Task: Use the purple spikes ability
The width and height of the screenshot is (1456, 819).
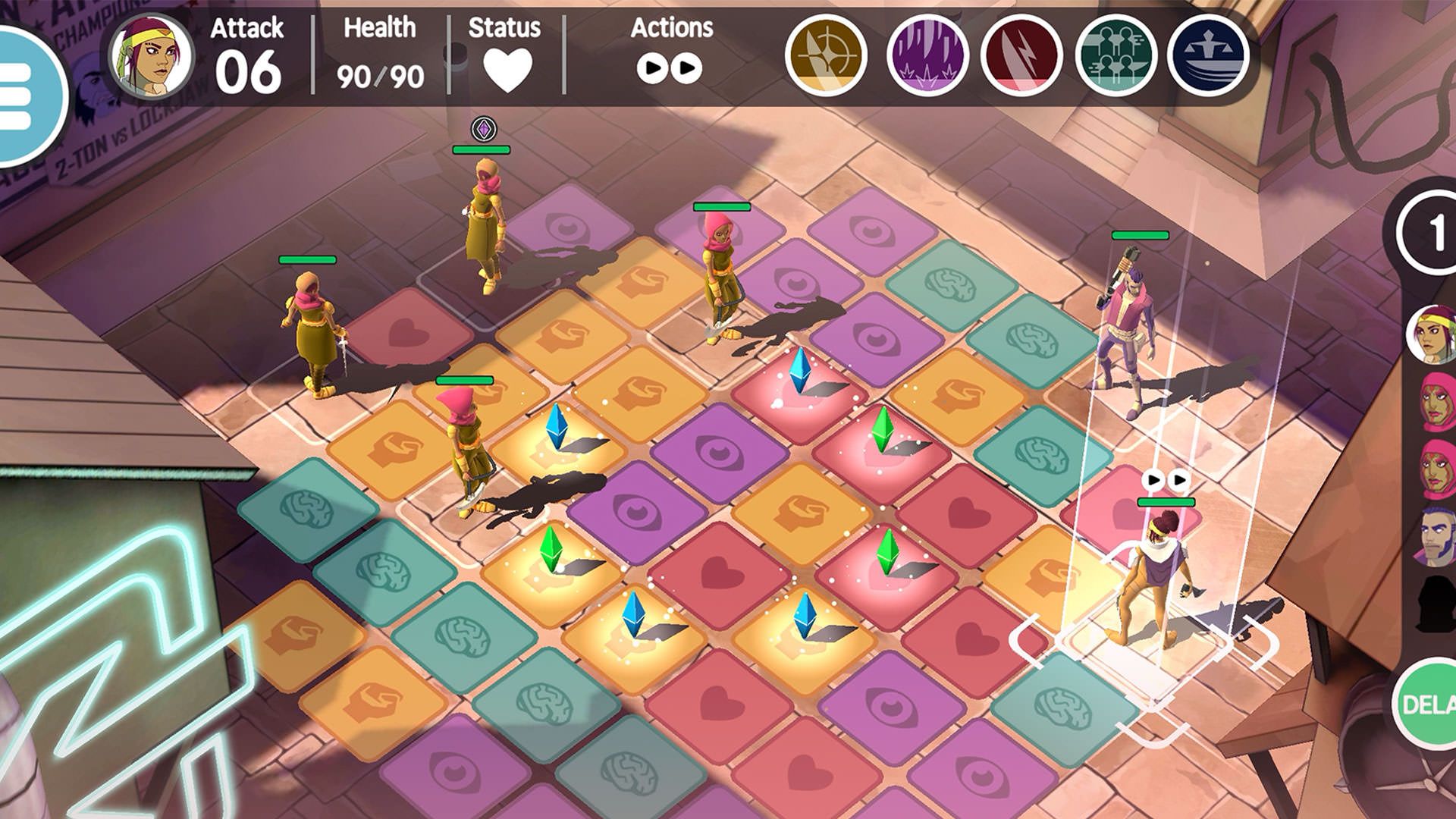Action: click(927, 56)
